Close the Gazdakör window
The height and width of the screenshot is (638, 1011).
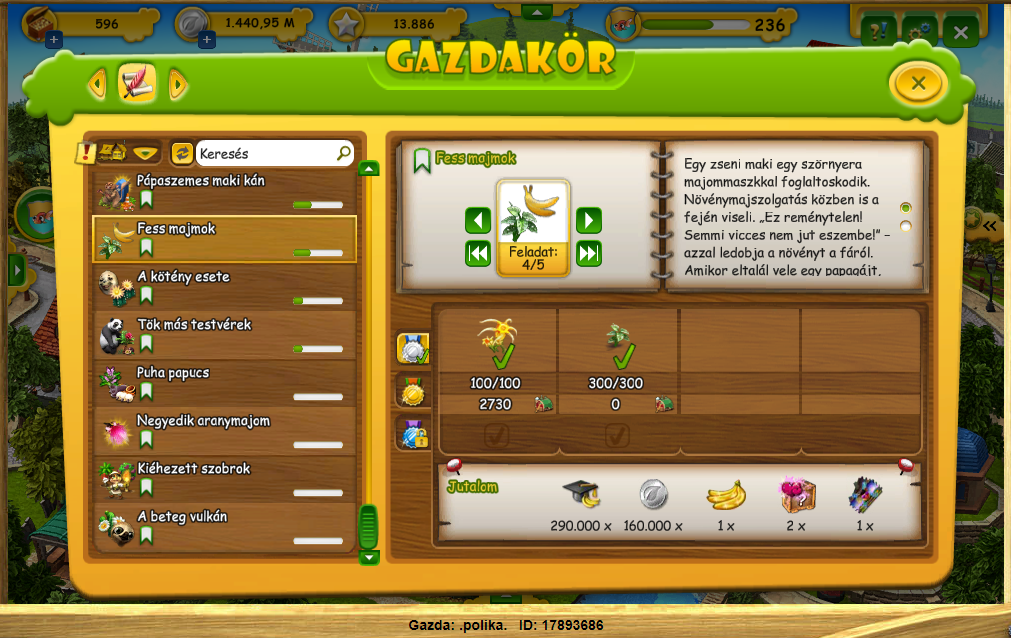click(x=918, y=83)
